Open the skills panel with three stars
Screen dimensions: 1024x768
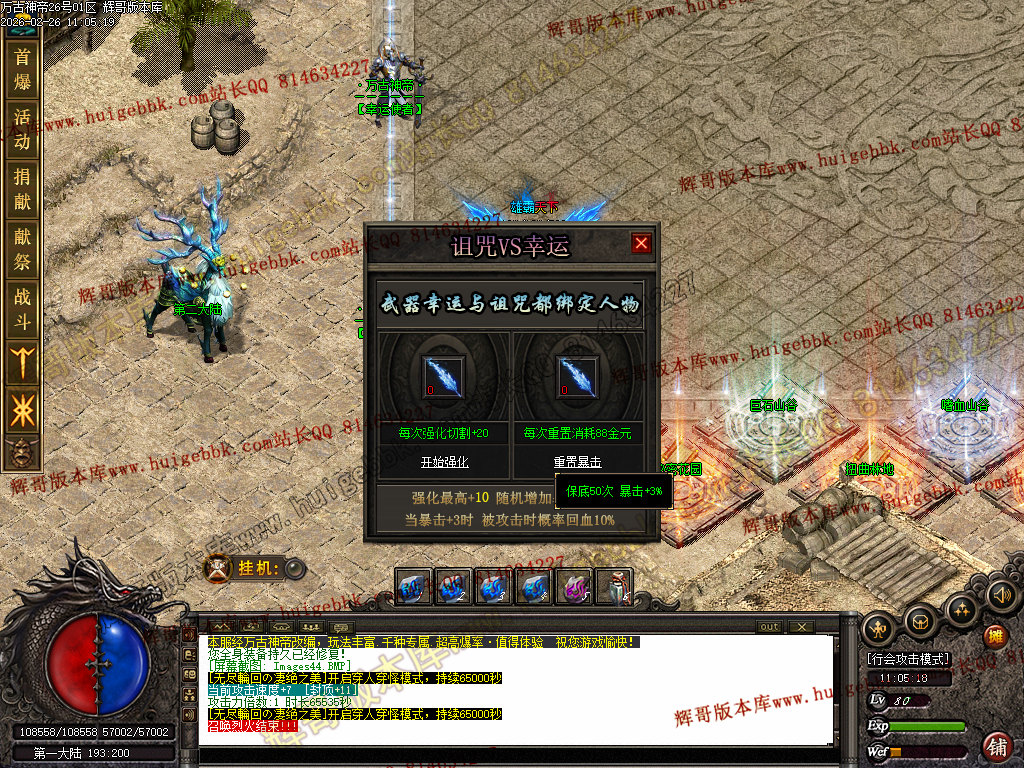tap(961, 609)
